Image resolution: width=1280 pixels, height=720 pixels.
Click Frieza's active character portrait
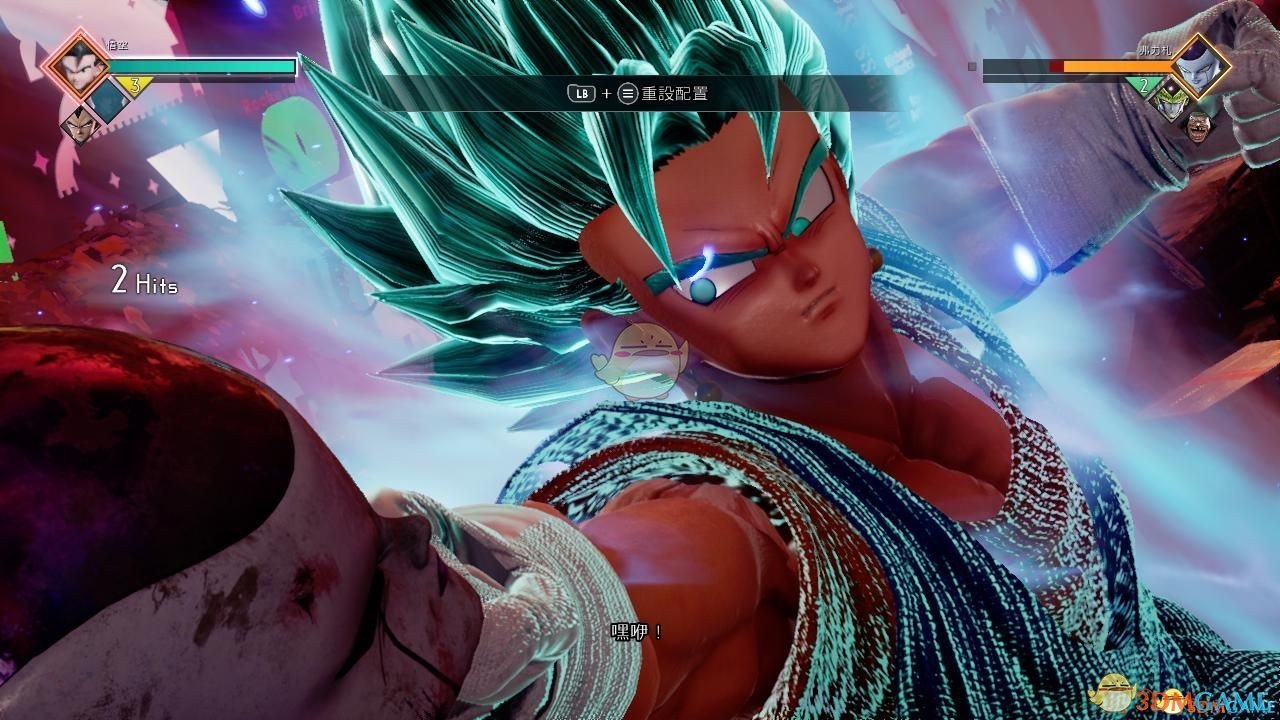(x=1200, y=67)
